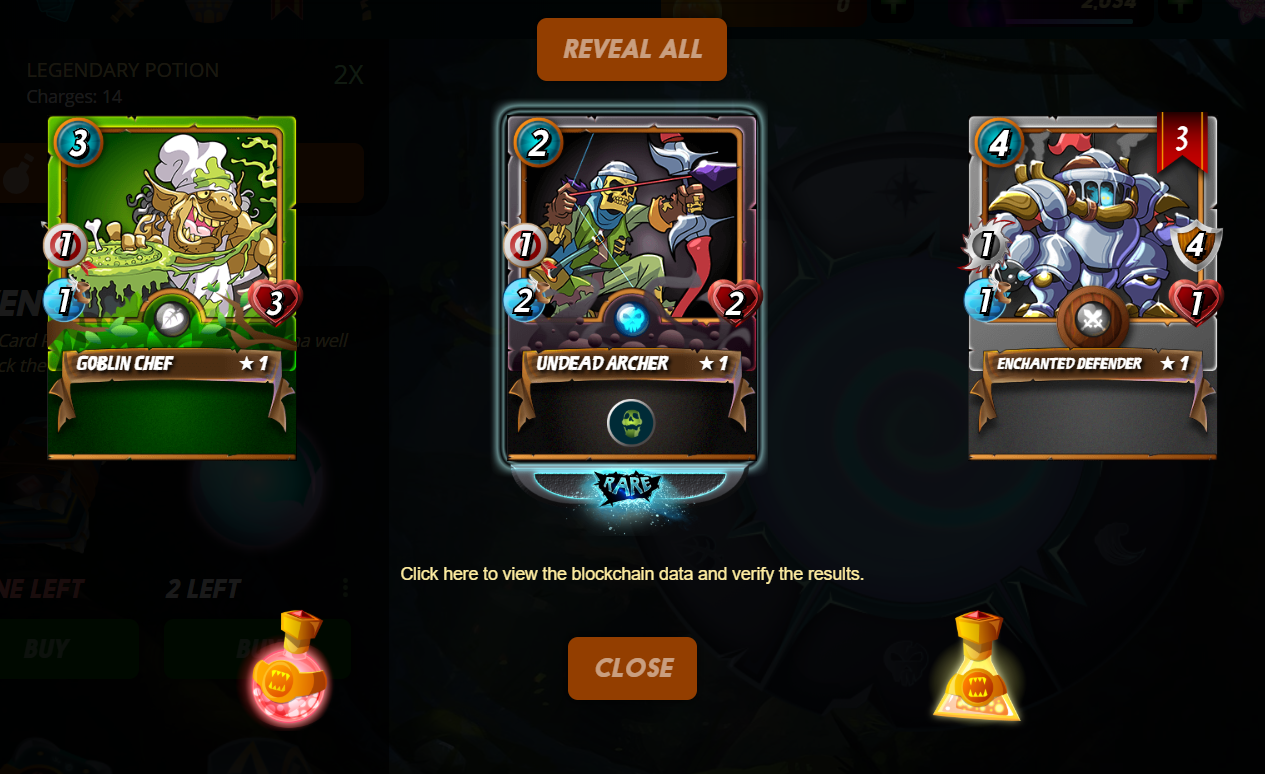Select the Enchanted Defender card
Screen dimensions: 1265x774
pyautogui.click(x=1092, y=287)
